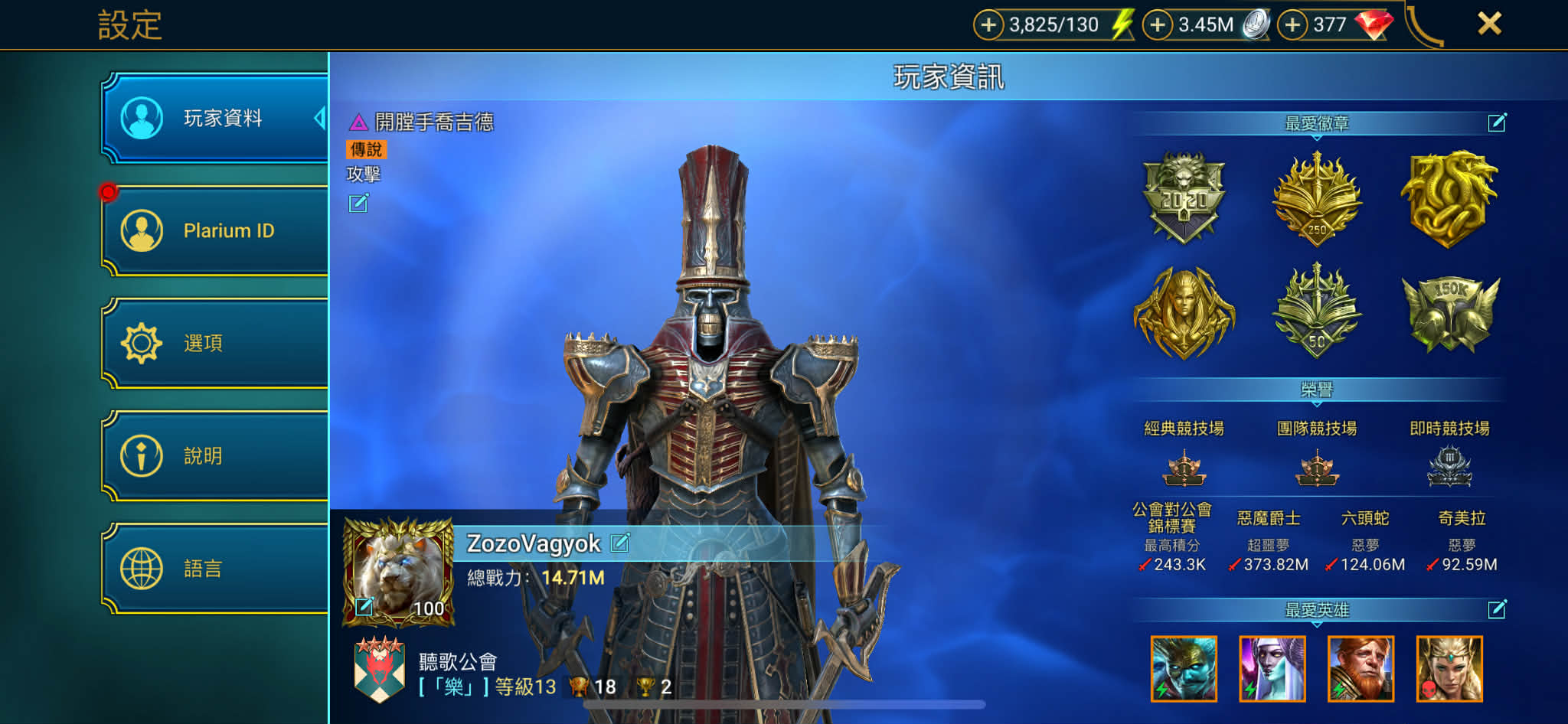The height and width of the screenshot is (724, 1568).
Task: Open the 選項 options settings
Action: (x=216, y=343)
